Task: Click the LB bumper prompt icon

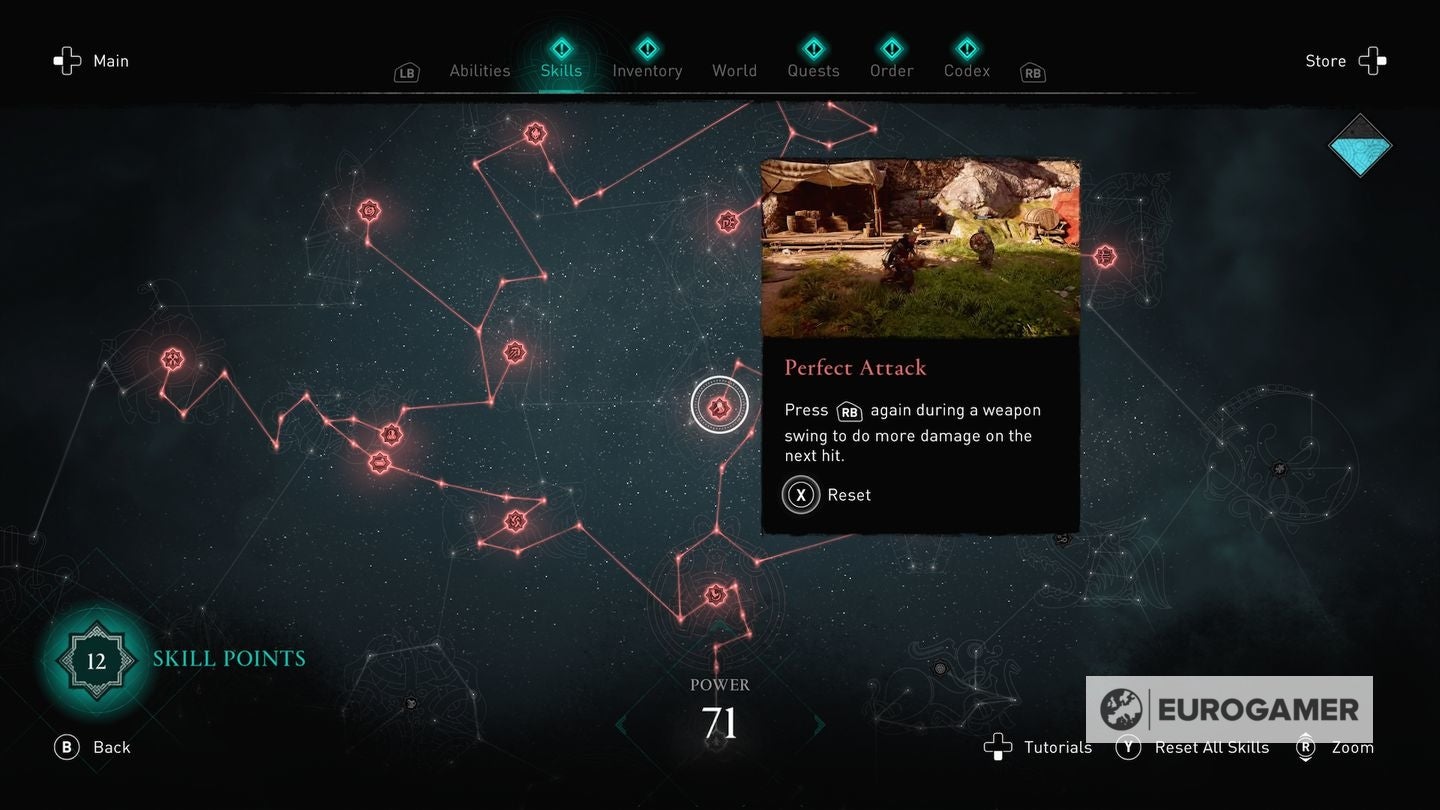Action: click(406, 73)
